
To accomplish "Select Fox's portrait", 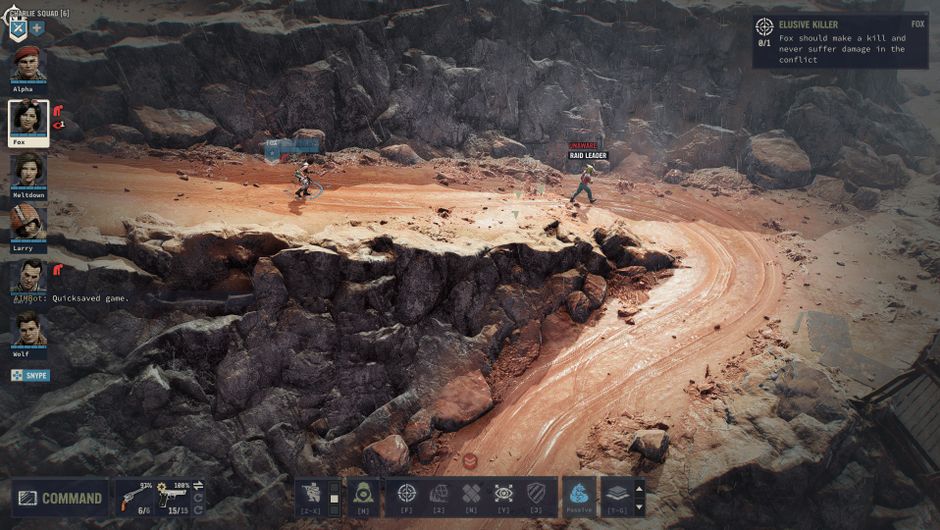I will click(x=27, y=118).
